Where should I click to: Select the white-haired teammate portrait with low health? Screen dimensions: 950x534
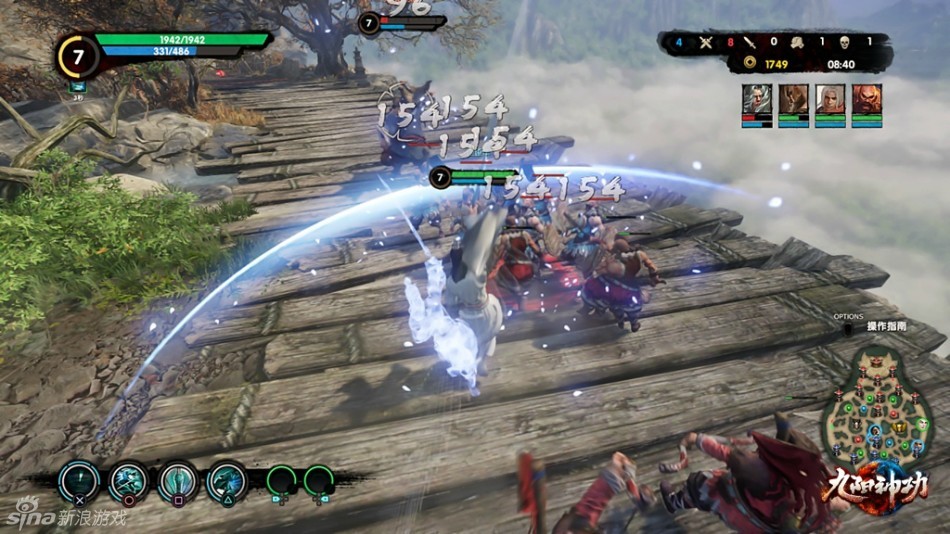[x=757, y=99]
